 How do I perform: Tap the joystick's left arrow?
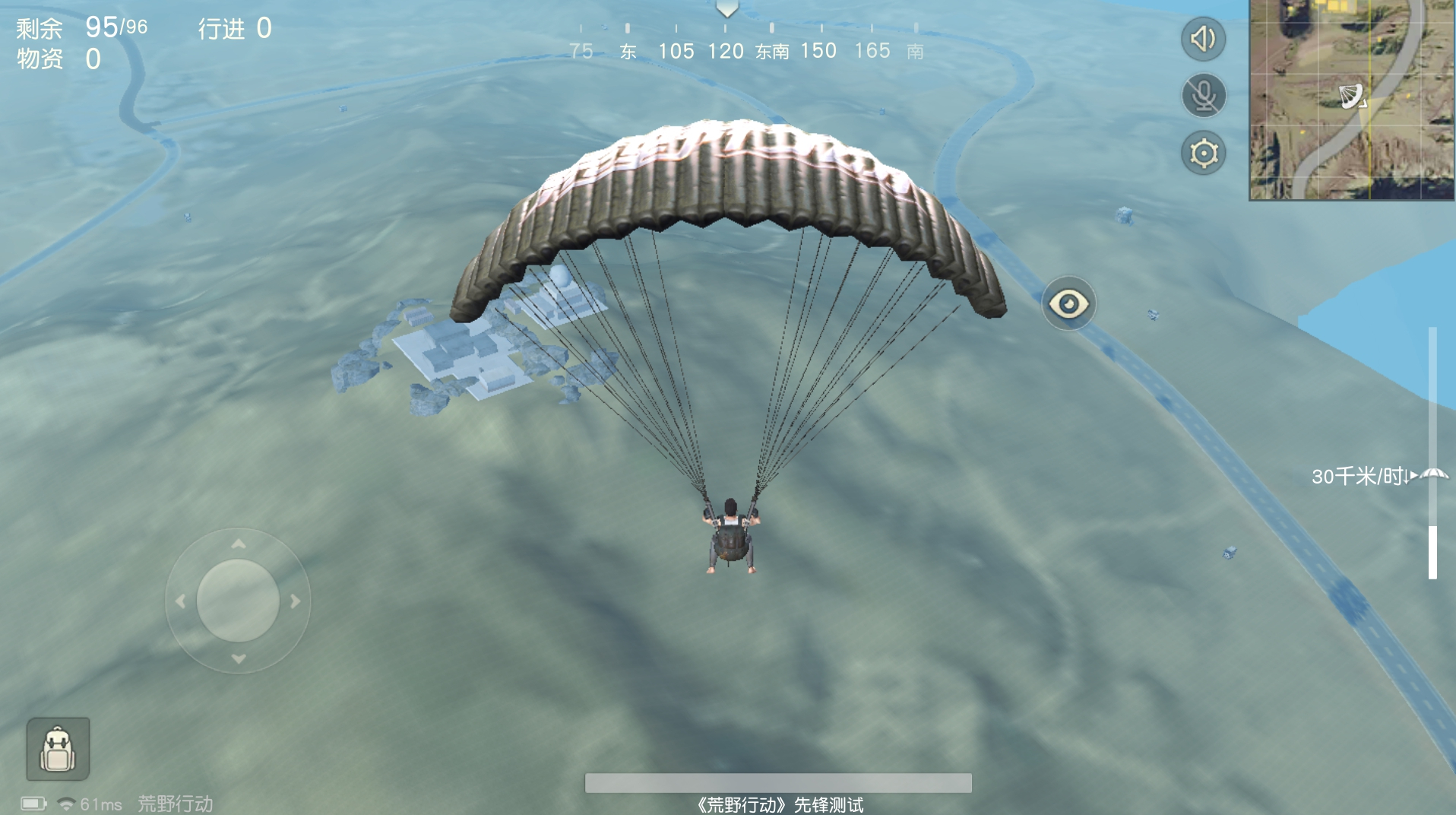(180, 601)
